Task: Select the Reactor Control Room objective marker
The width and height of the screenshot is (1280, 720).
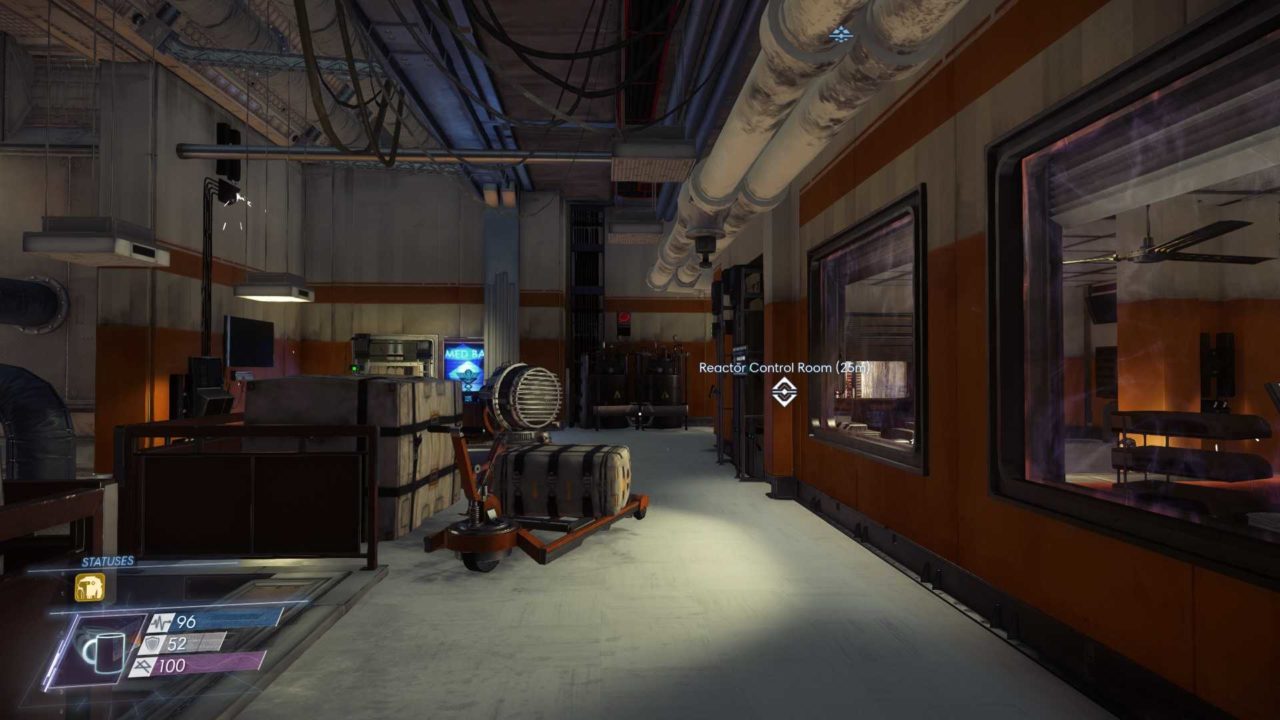Action: pos(784,392)
